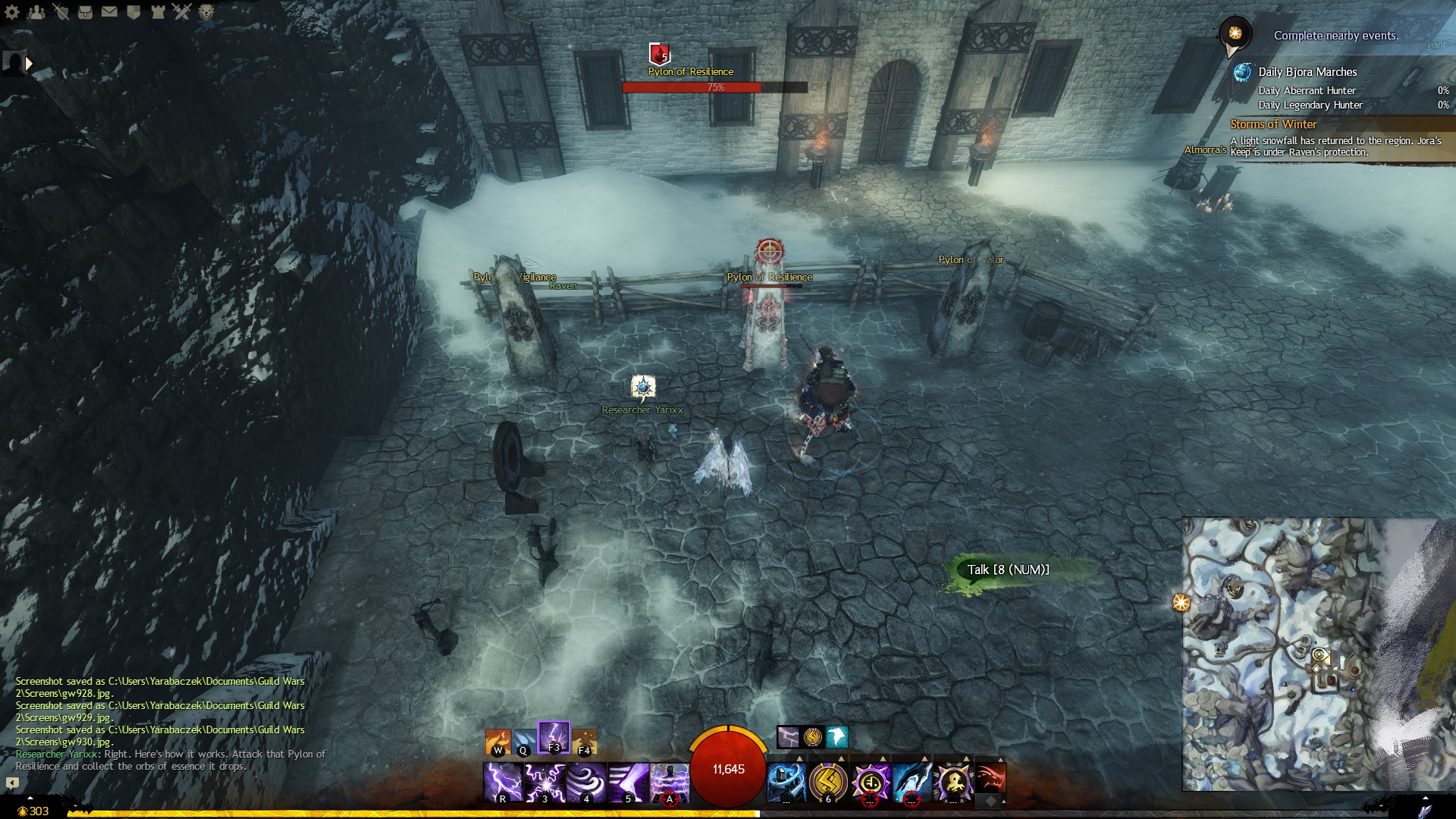Open the PvP crossed swords icon

pyautogui.click(x=181, y=11)
